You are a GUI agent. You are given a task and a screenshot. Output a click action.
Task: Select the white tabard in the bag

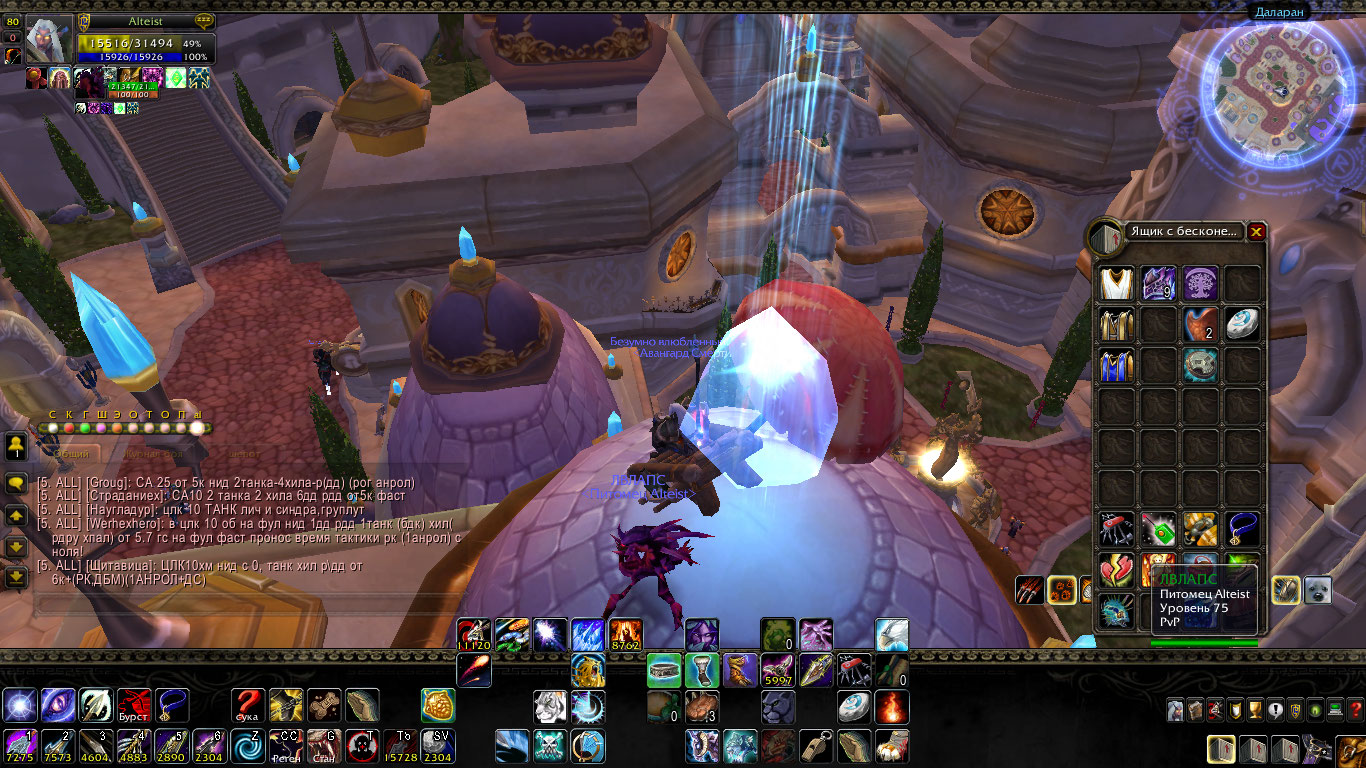[x=1116, y=283]
